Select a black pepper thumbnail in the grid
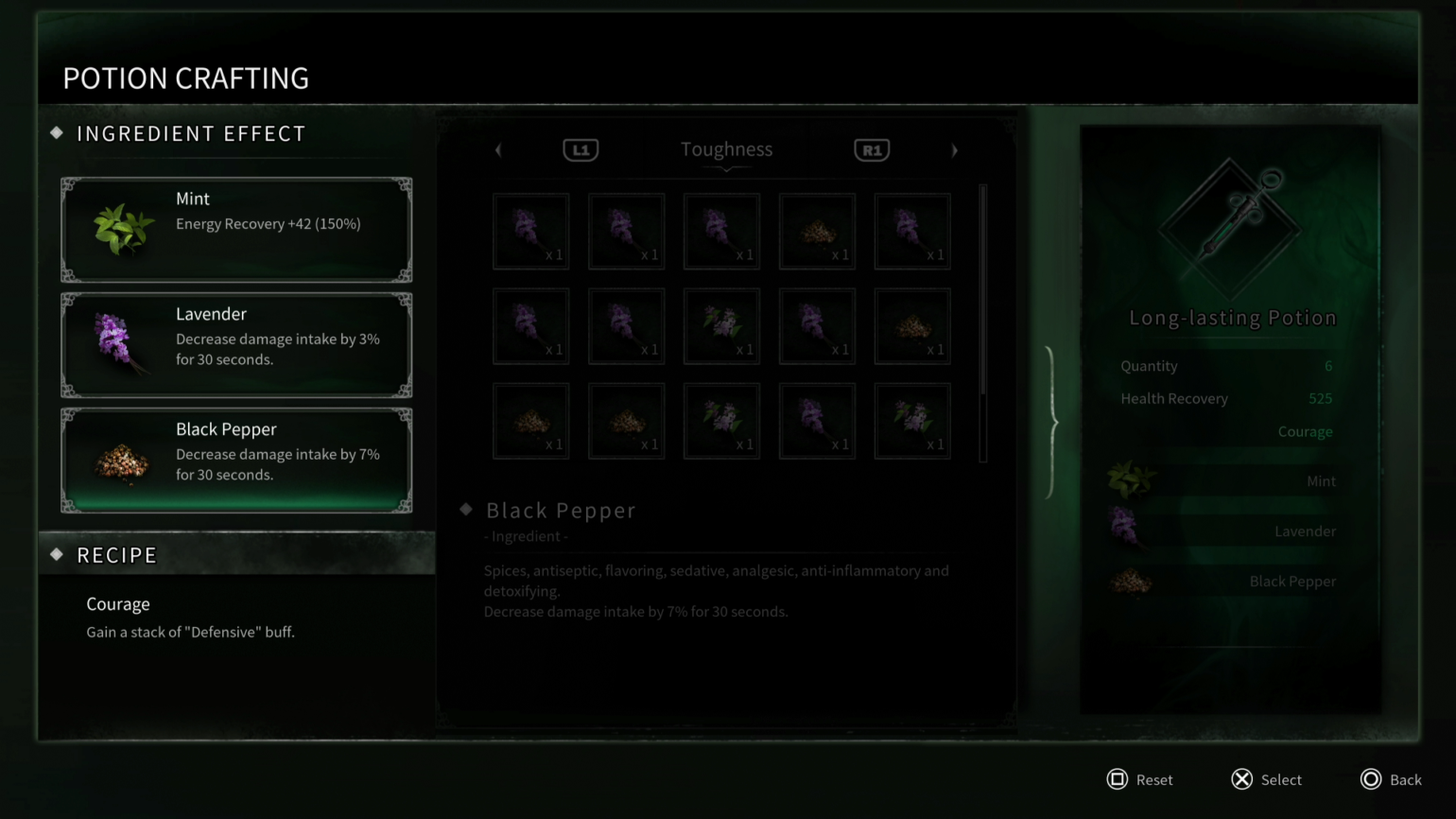This screenshot has height=819, width=1456. coord(817,231)
